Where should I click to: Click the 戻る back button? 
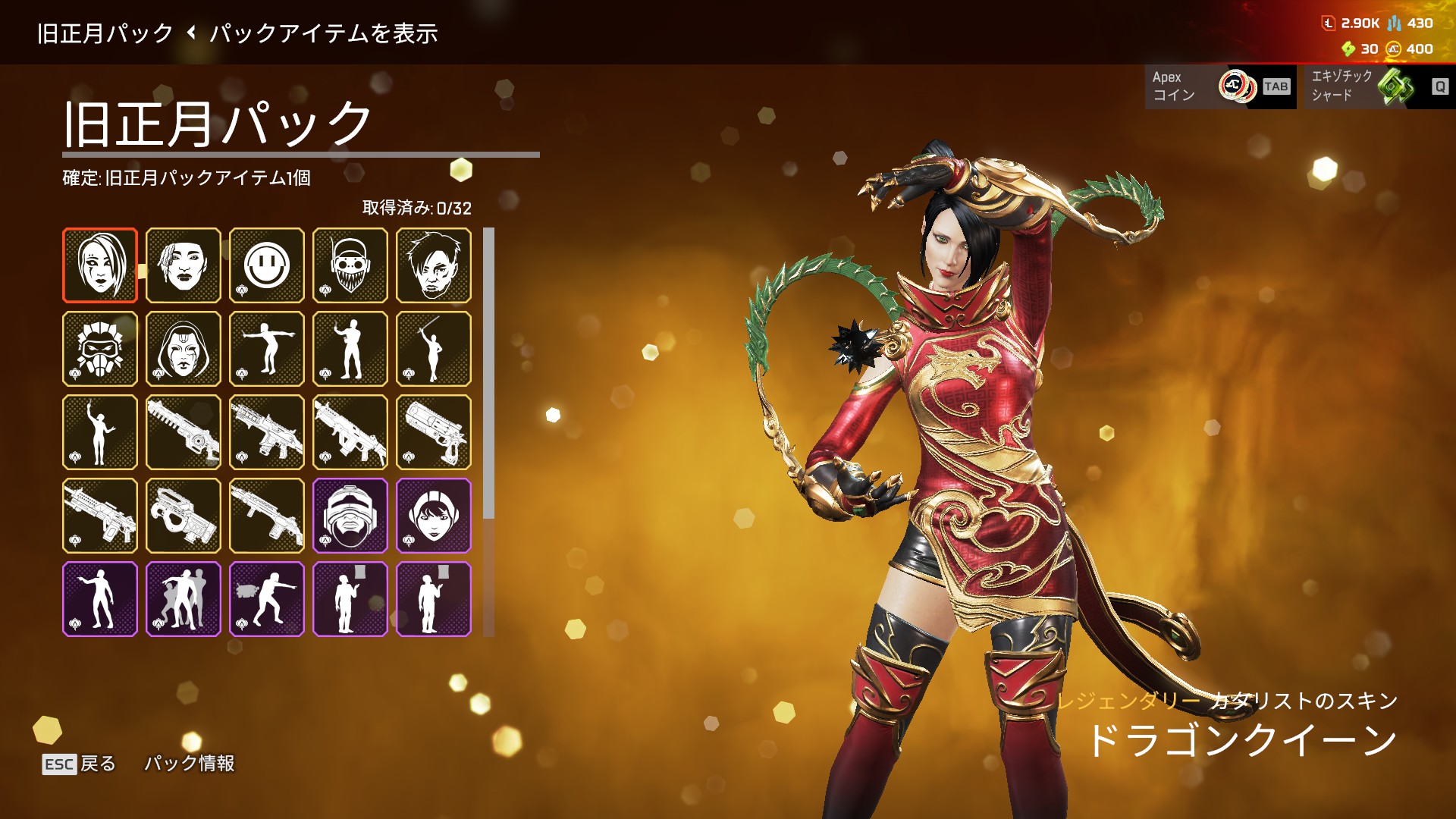click(79, 764)
